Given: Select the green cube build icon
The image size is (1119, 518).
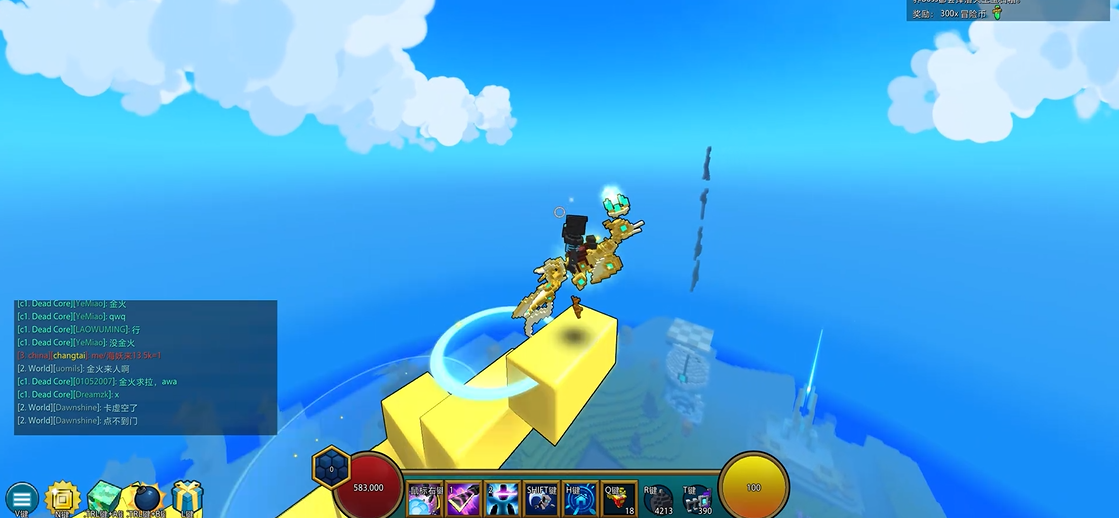Looking at the screenshot, I should (104, 498).
